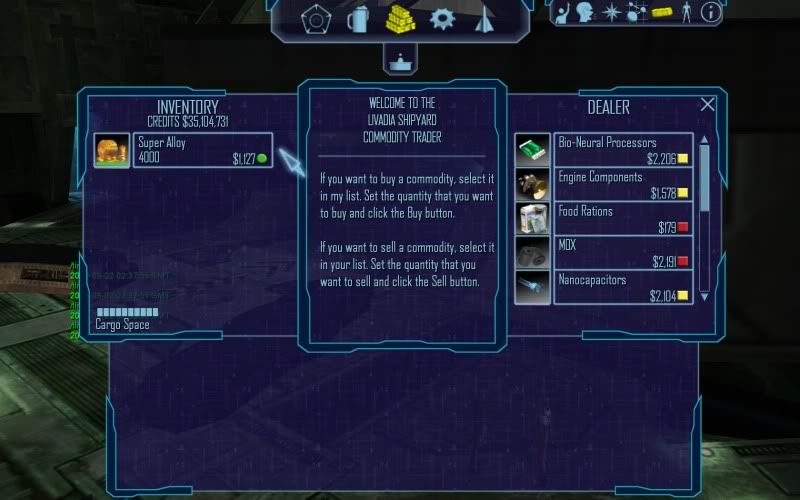Go to the bar mug icon

pos(359,18)
